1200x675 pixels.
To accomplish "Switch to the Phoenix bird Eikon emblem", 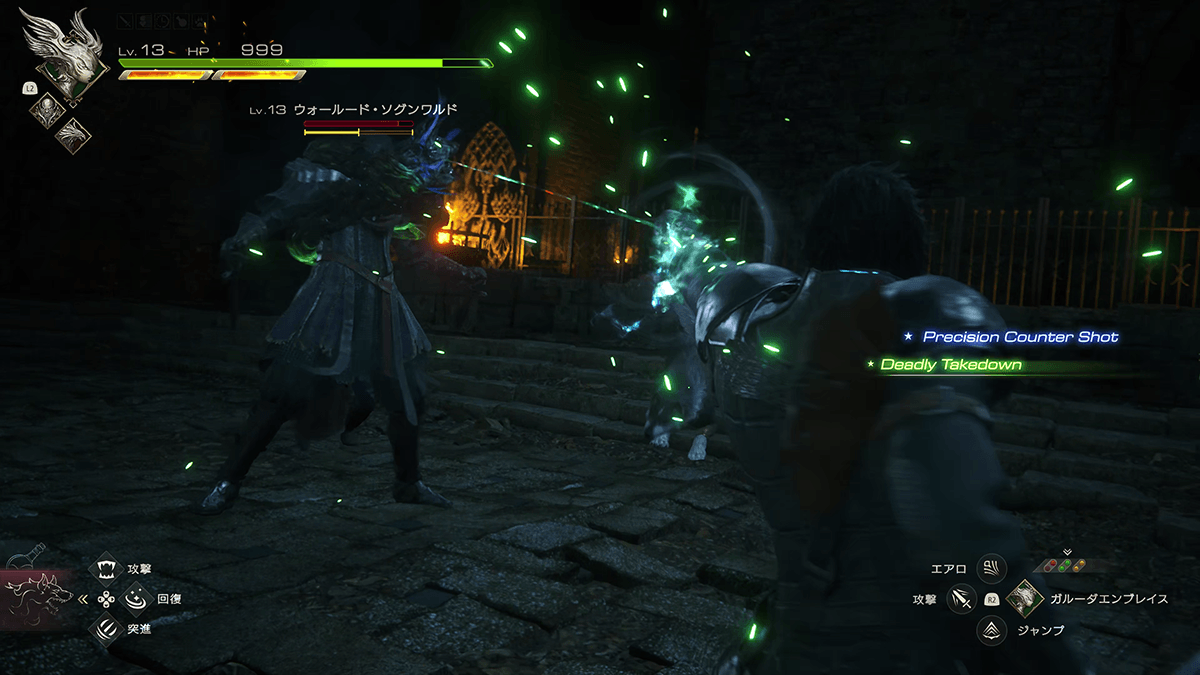I will (x=71, y=134).
